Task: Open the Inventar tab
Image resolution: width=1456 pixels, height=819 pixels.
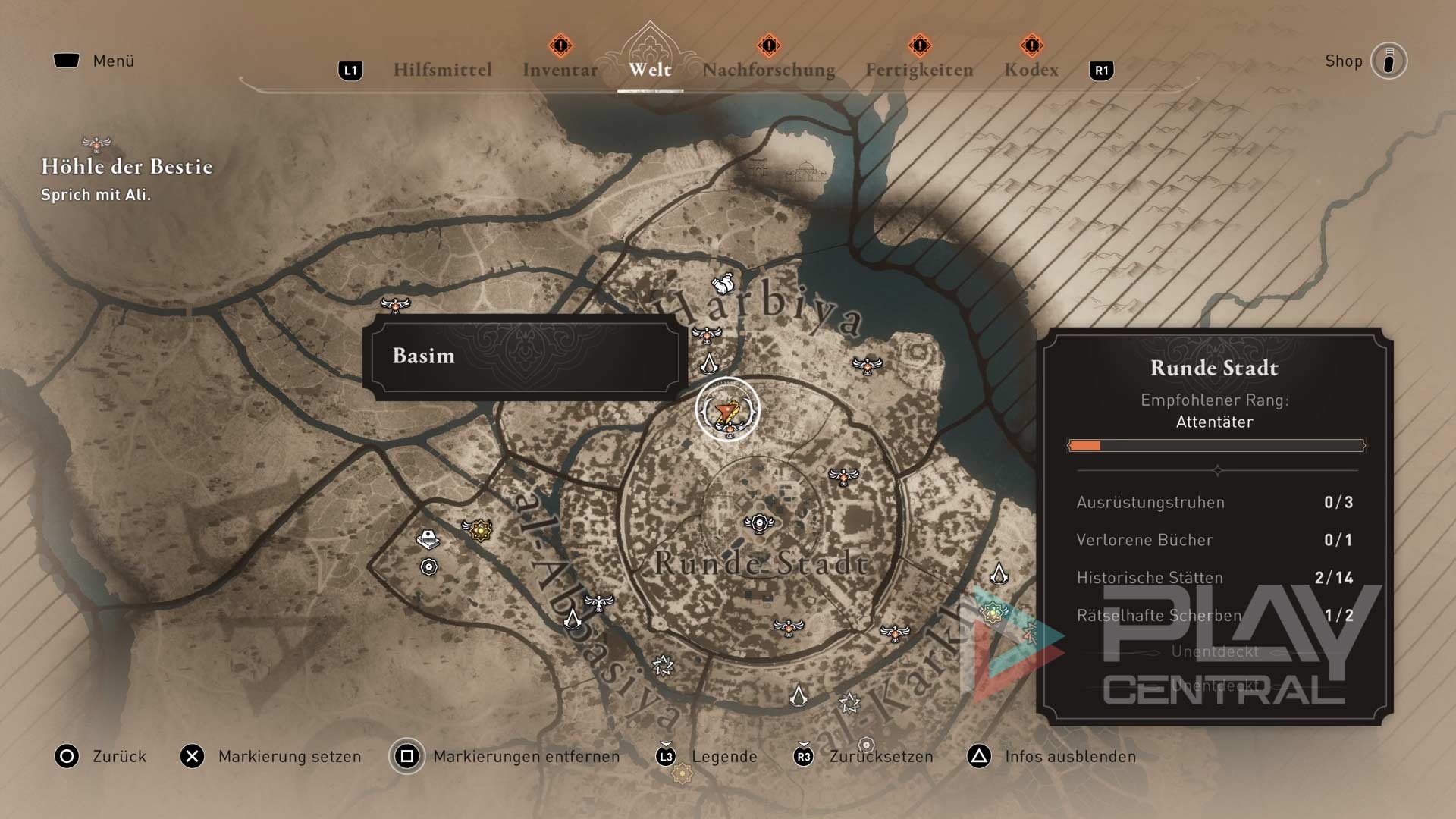Action: pyautogui.click(x=560, y=70)
